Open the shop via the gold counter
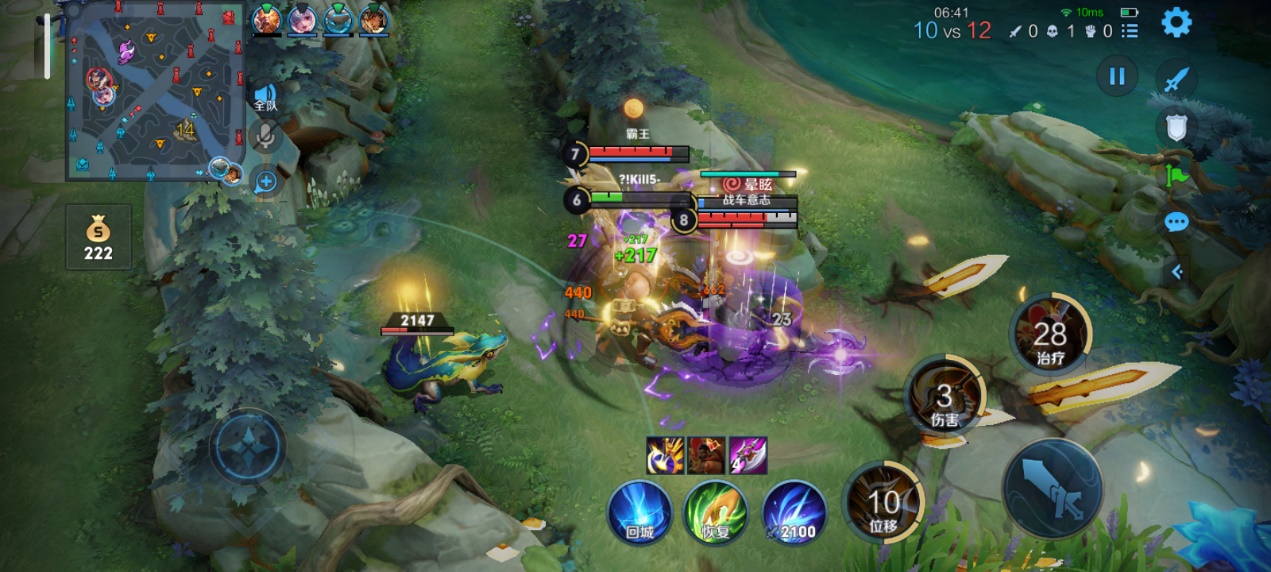This screenshot has height=572, width=1271. pos(98,237)
